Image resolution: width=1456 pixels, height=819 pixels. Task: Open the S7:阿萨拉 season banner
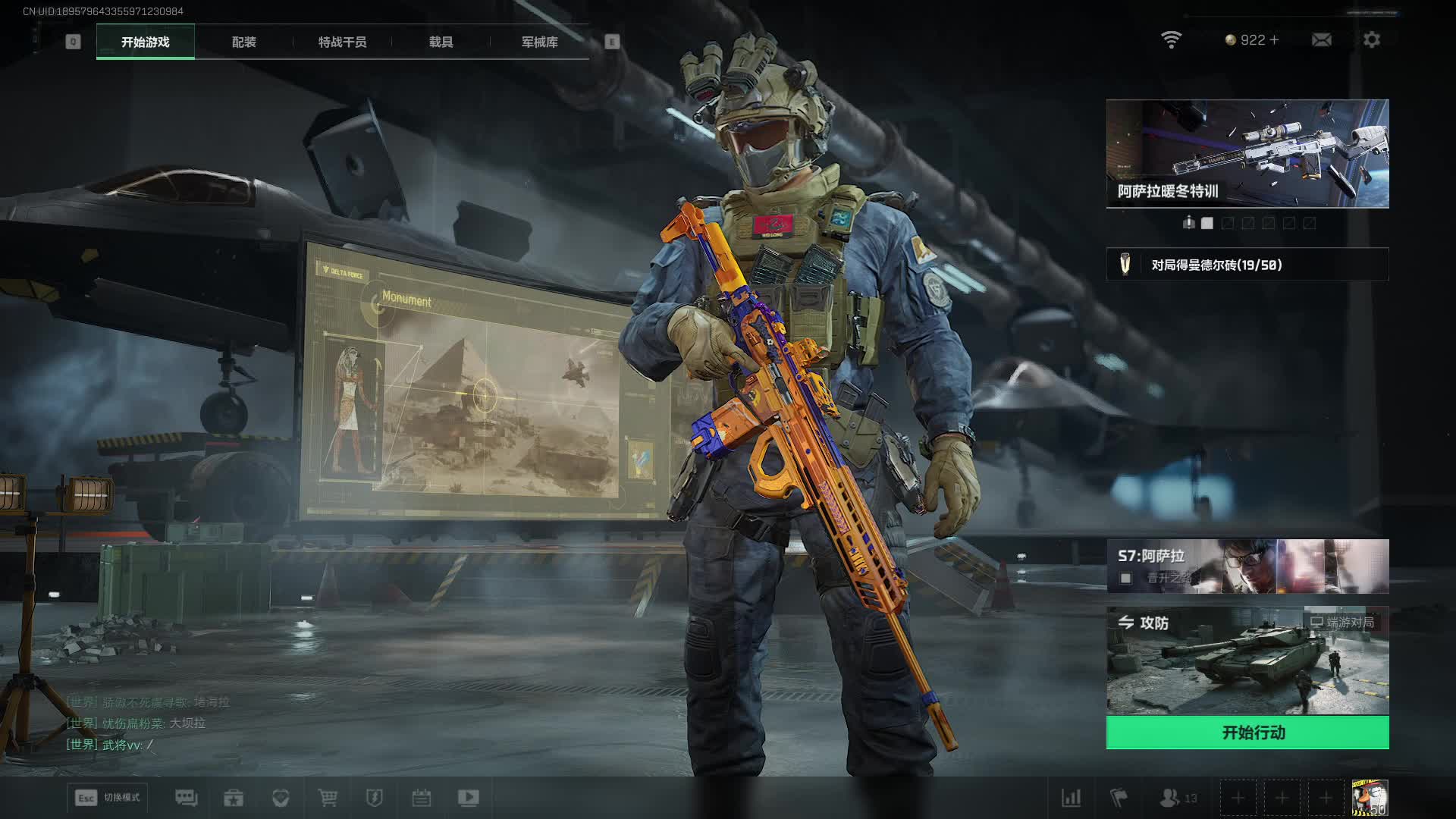click(1247, 566)
